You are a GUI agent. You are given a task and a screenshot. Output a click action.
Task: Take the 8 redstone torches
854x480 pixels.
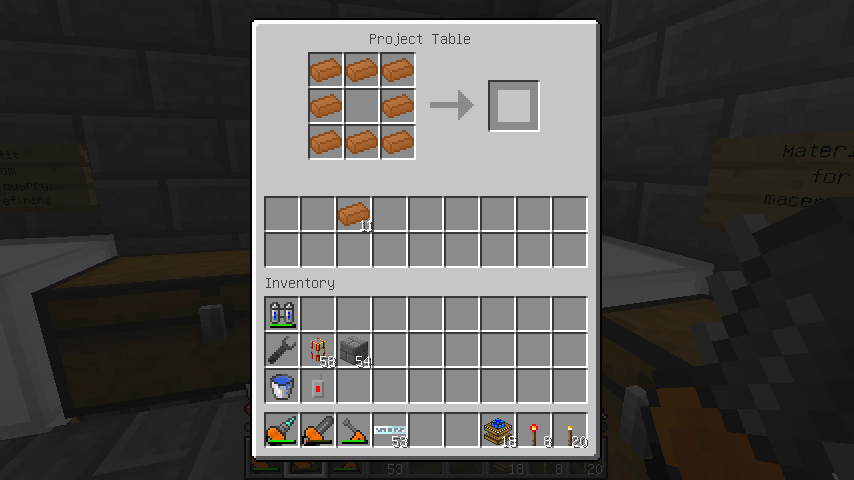tap(534, 430)
